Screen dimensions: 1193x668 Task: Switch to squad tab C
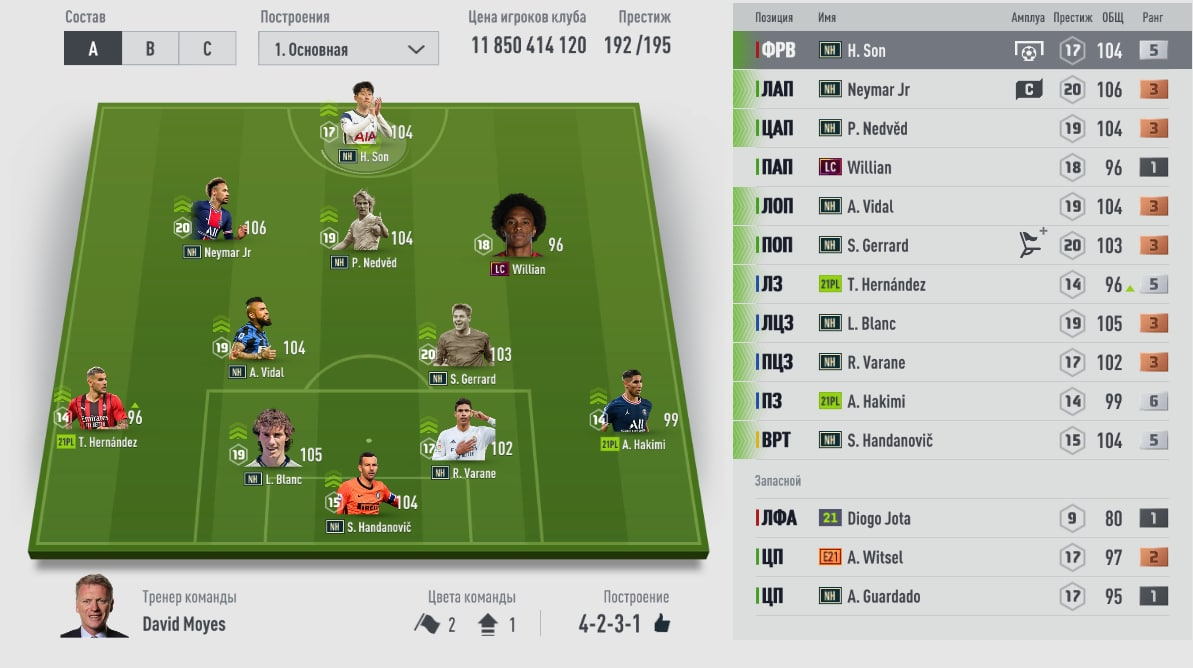pos(207,48)
